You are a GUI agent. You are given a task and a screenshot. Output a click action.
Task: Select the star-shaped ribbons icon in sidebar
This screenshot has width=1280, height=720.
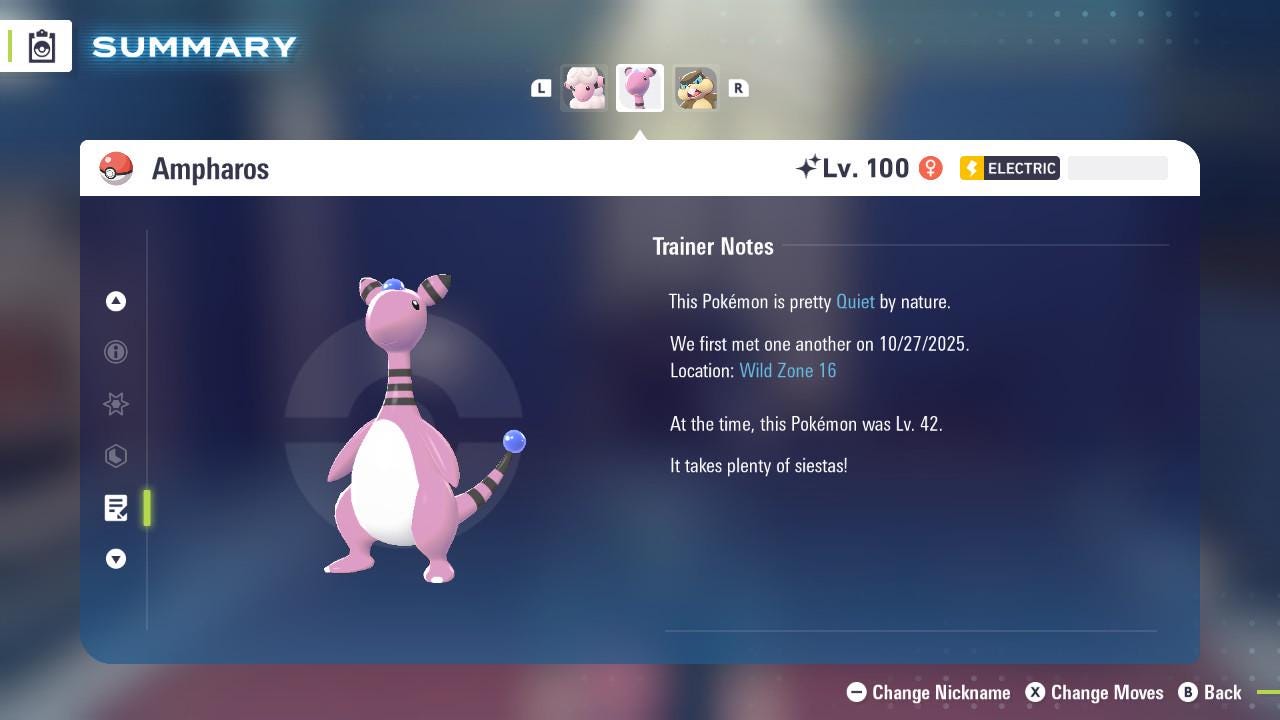(x=116, y=404)
